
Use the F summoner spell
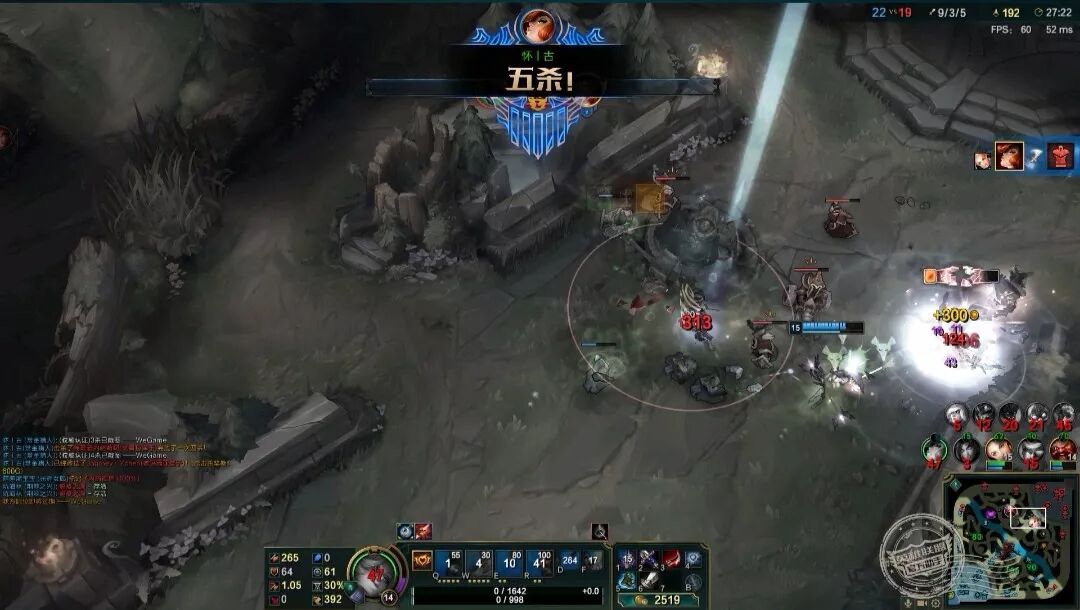(593, 562)
